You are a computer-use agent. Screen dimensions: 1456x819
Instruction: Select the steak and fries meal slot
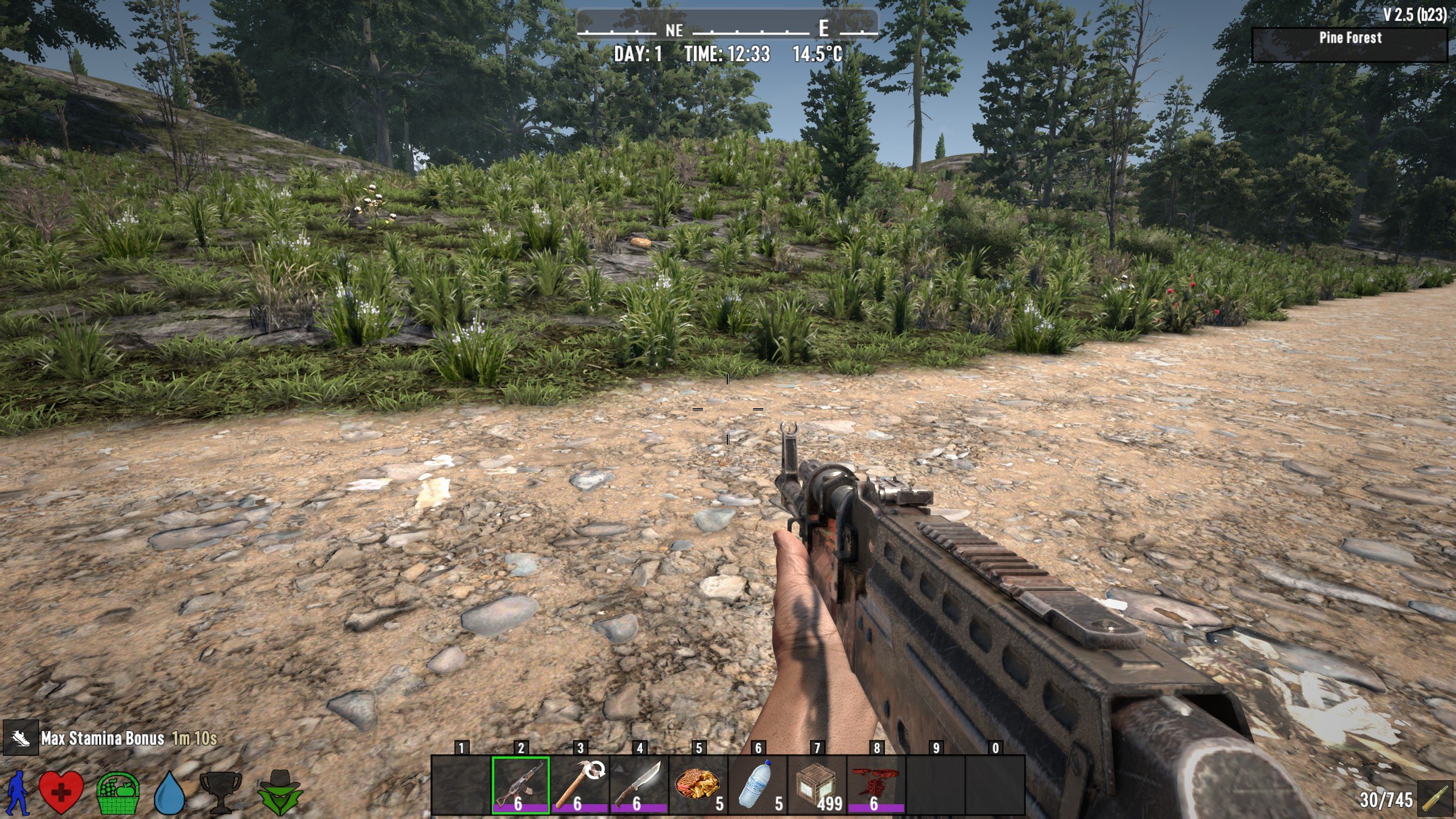[x=698, y=785]
